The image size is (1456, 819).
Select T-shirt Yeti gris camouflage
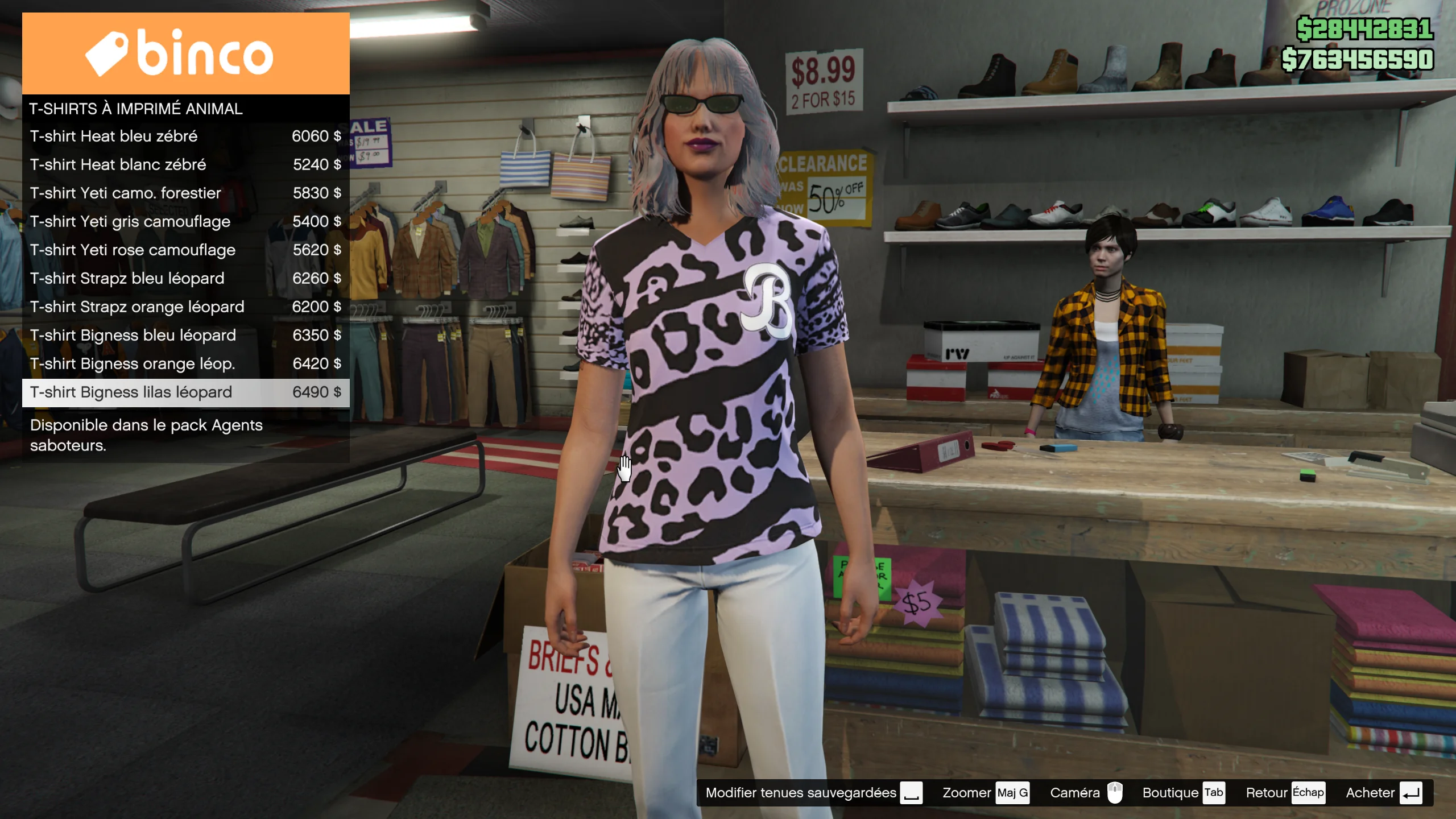[185, 222]
